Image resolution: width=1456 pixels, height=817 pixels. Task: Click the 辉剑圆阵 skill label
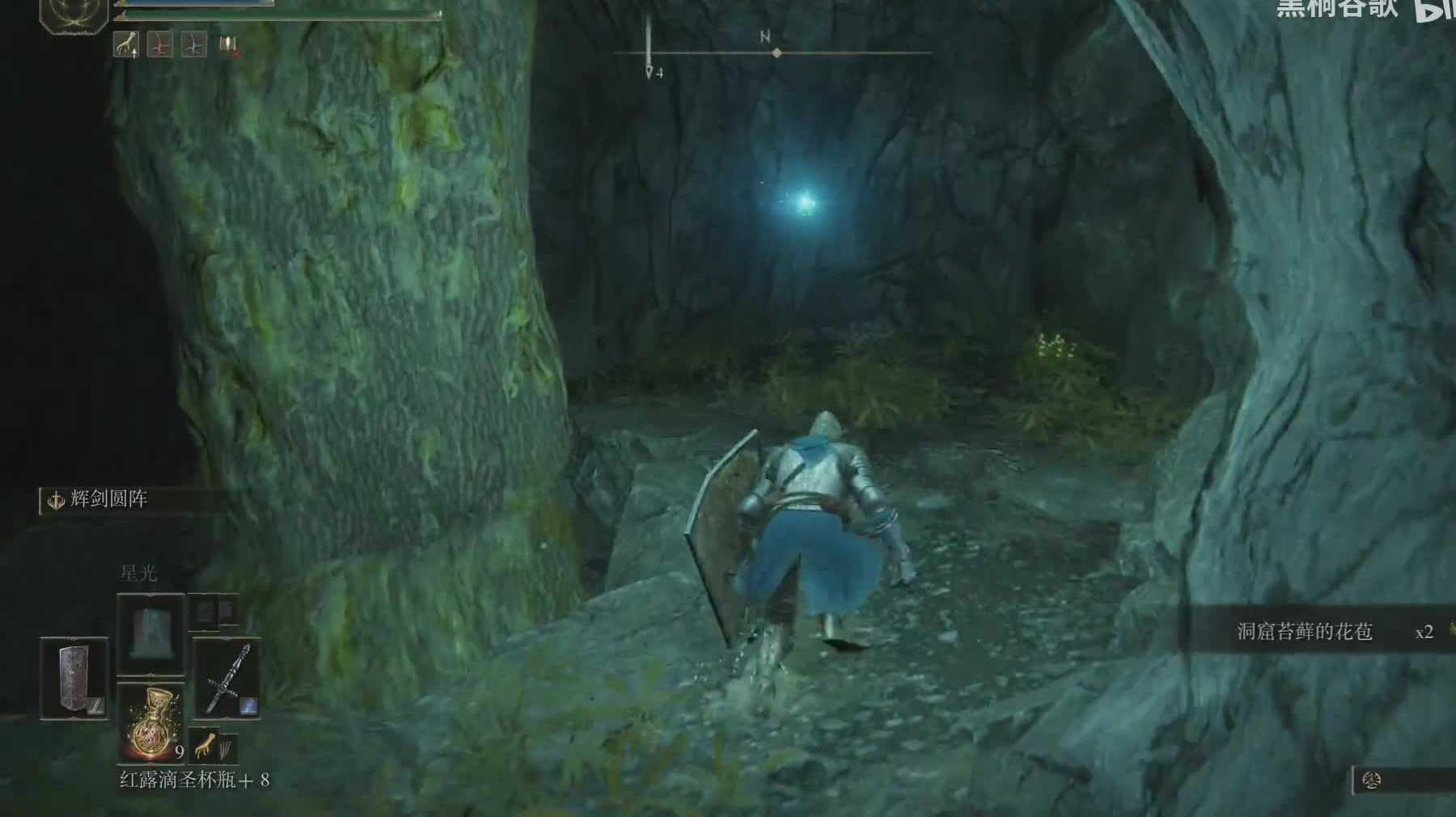click(x=108, y=499)
